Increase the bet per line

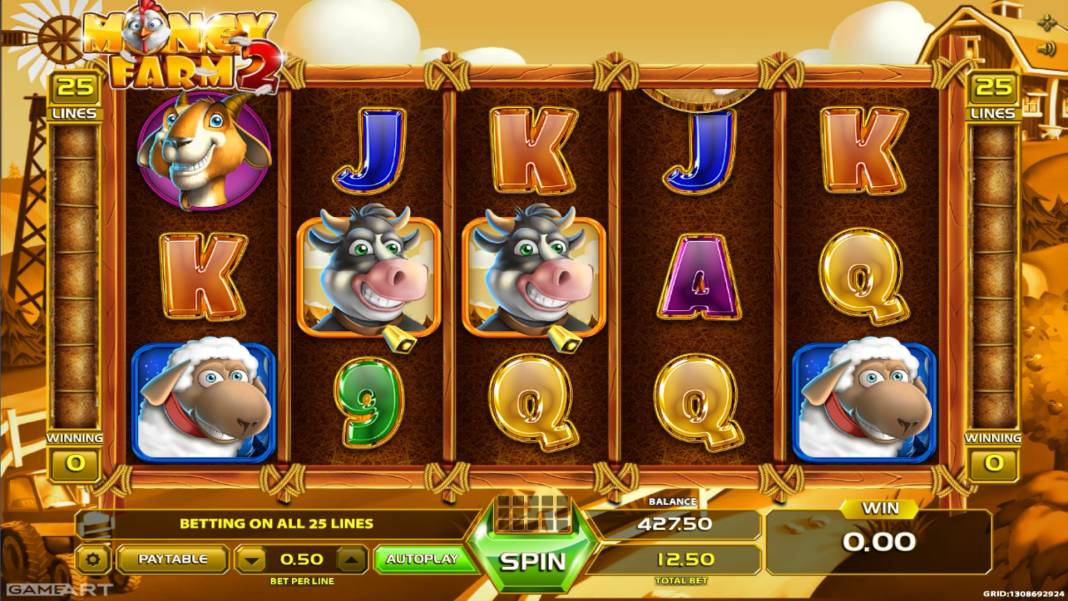(351, 559)
